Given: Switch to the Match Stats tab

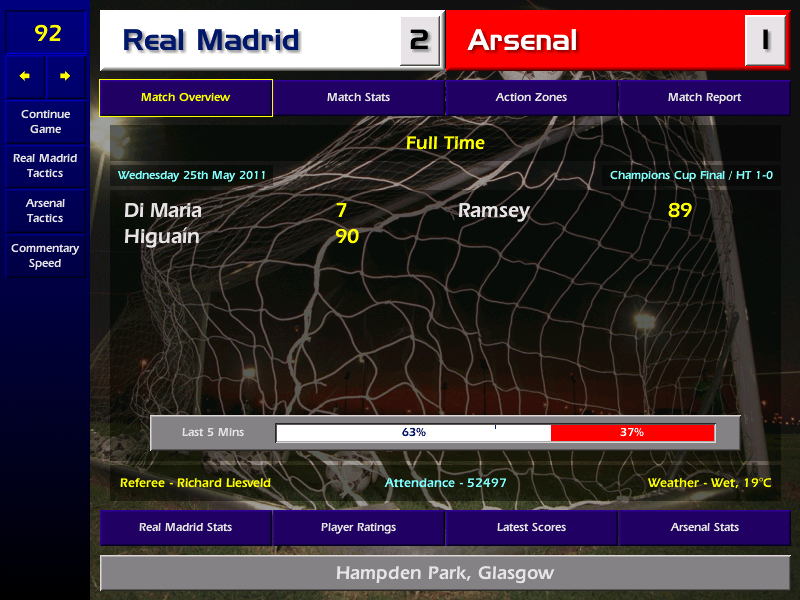Looking at the screenshot, I should coord(358,98).
